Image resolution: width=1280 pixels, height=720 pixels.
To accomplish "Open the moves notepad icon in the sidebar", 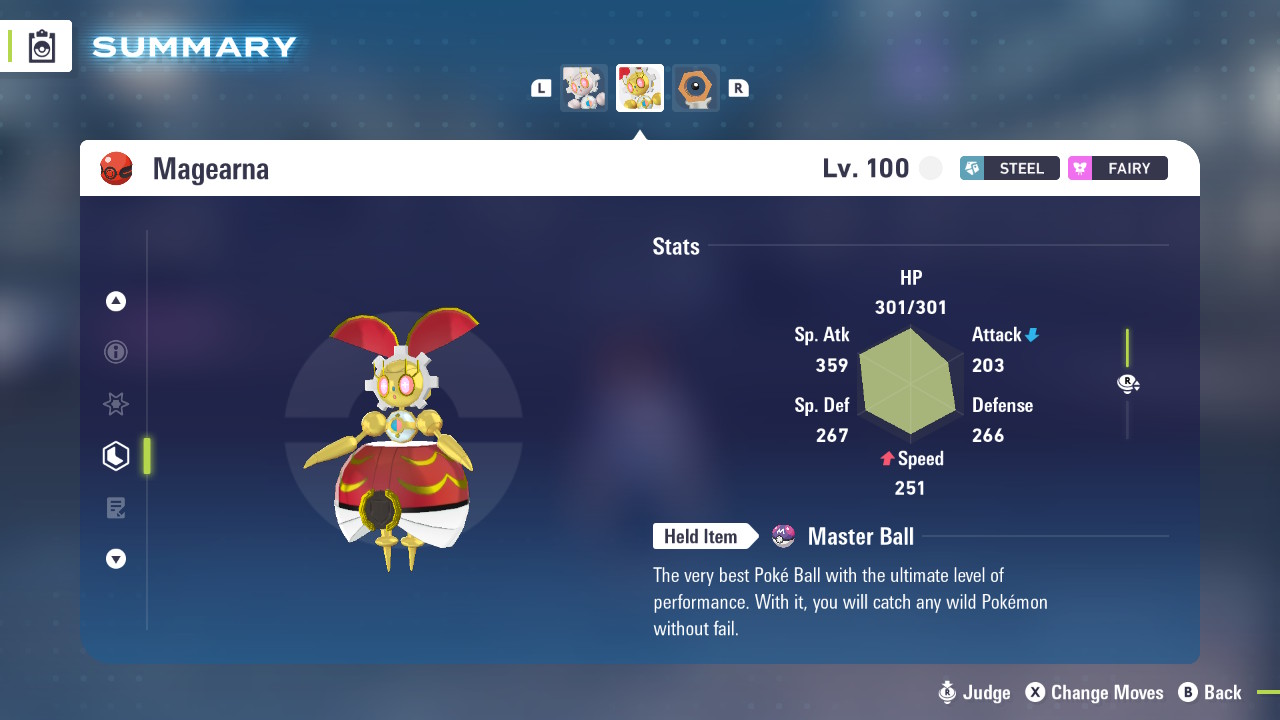I will [115, 507].
